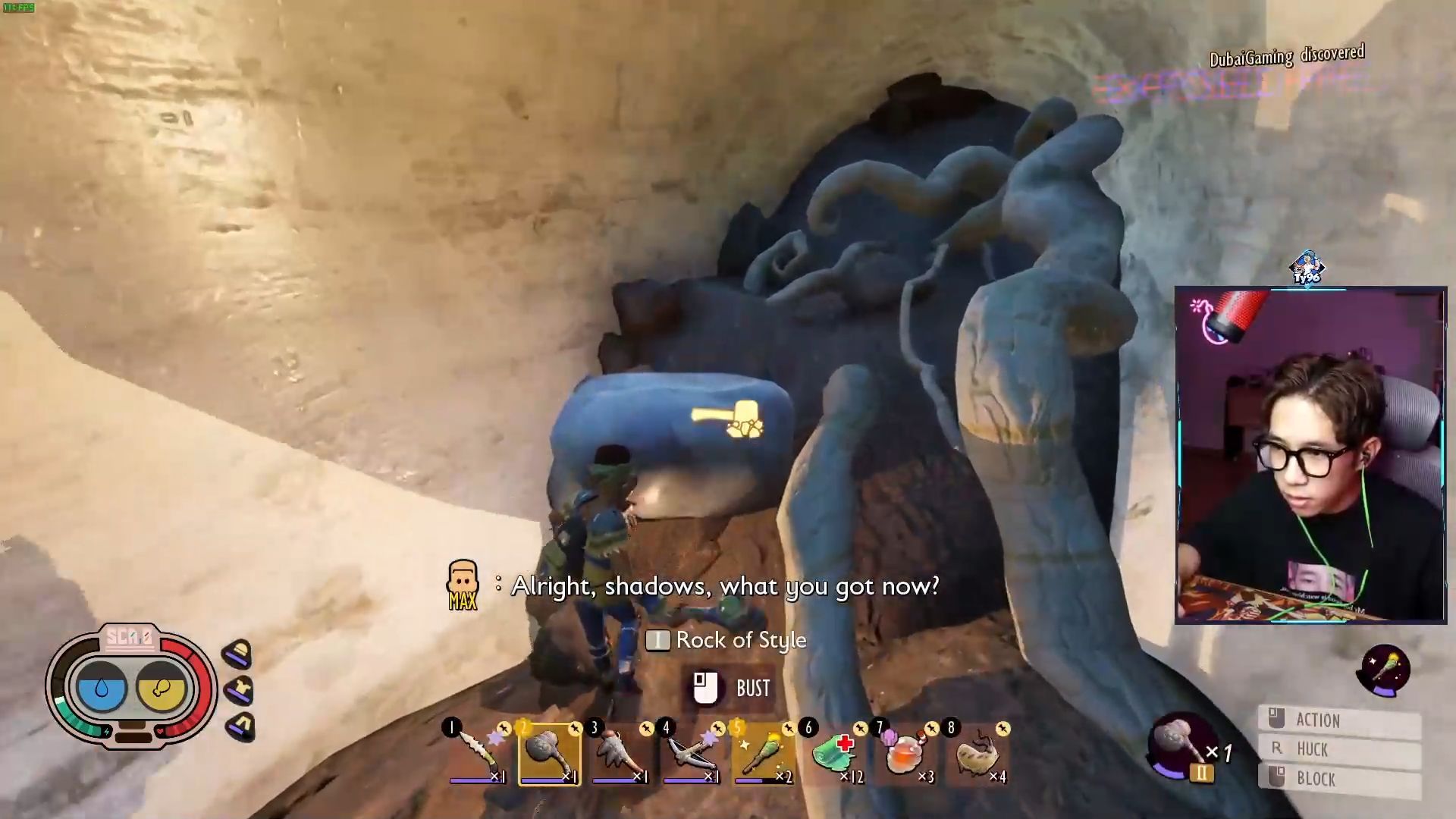Click the chest armor durability icon
The image size is (1456, 819).
[238, 690]
